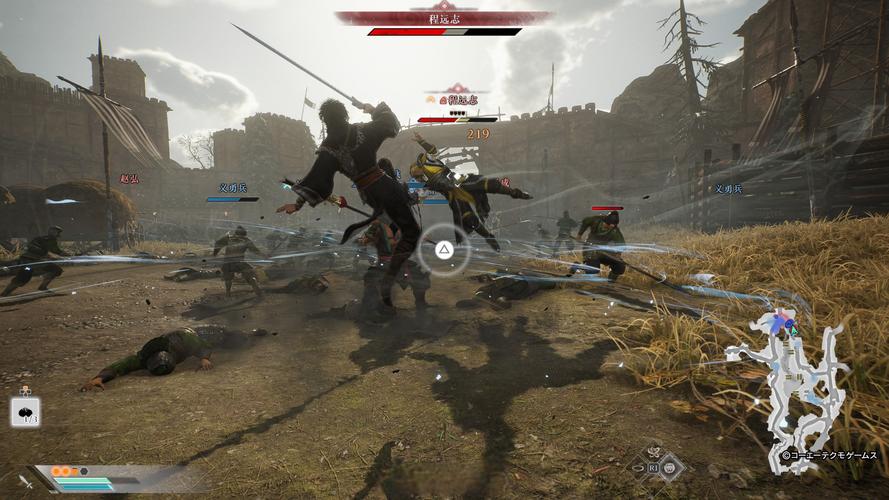Use the meat bun healing item slot
This screenshot has height=500, width=889.
25,411
